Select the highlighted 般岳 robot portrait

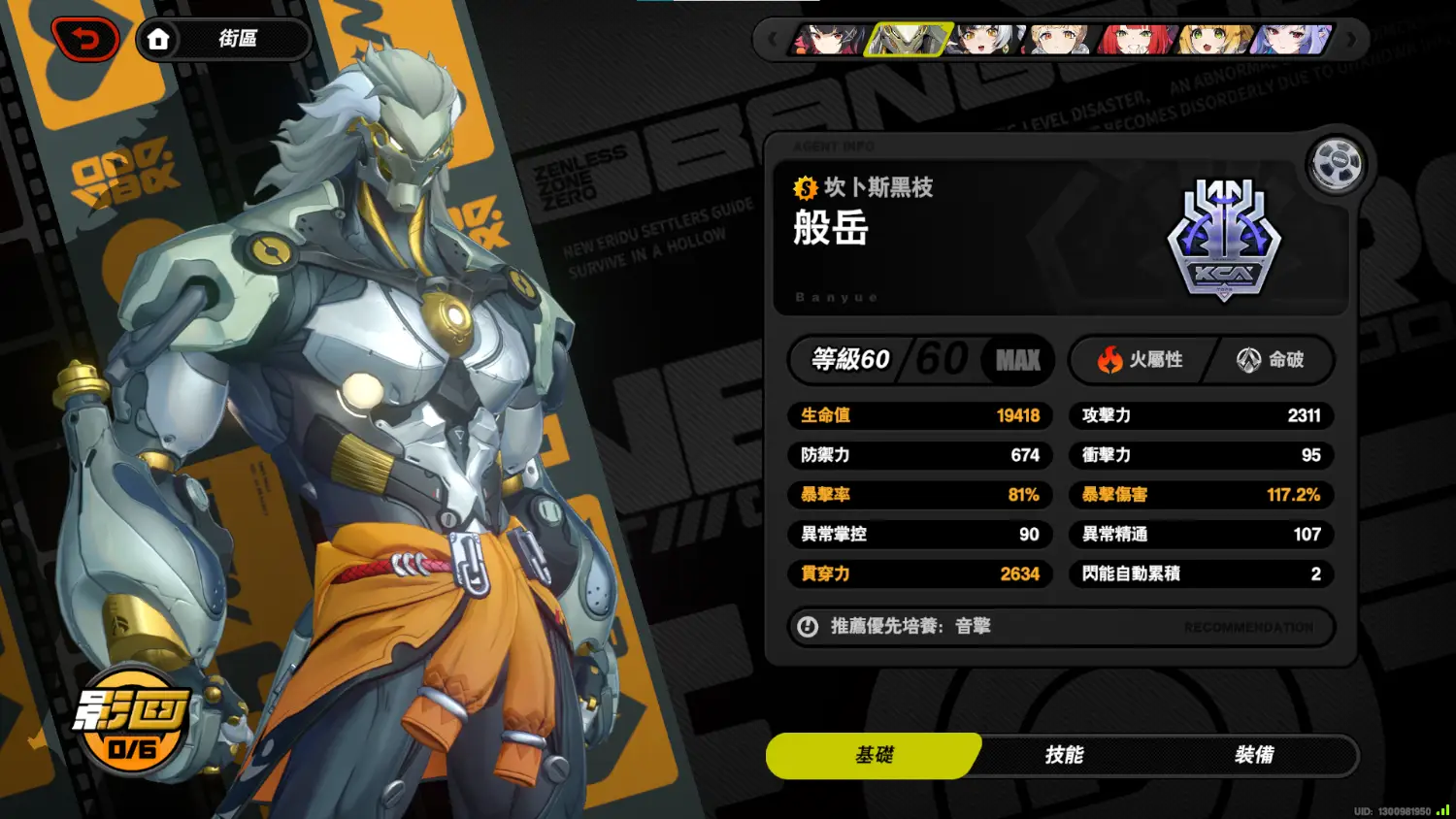point(907,40)
